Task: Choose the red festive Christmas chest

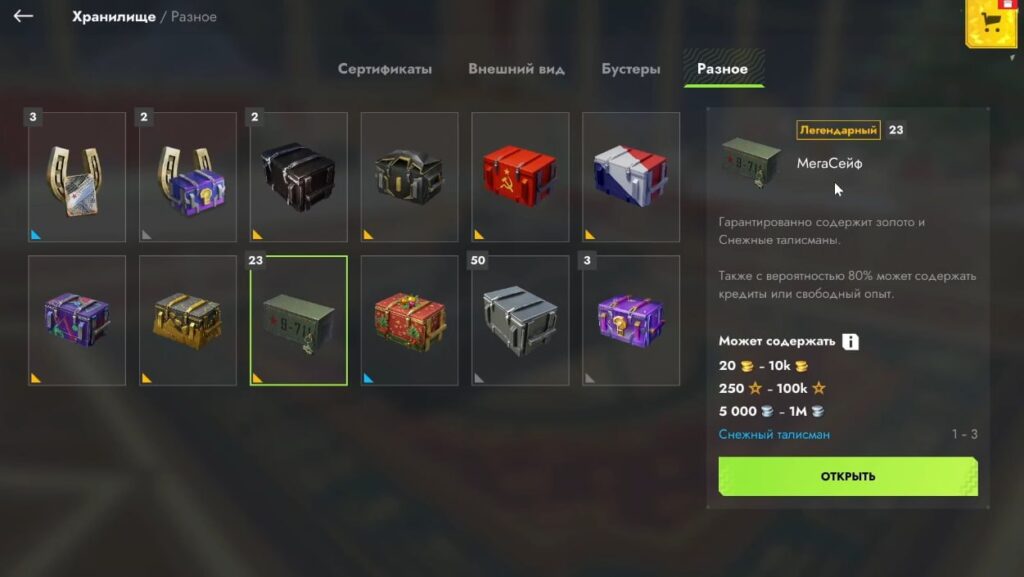Action: (409, 320)
